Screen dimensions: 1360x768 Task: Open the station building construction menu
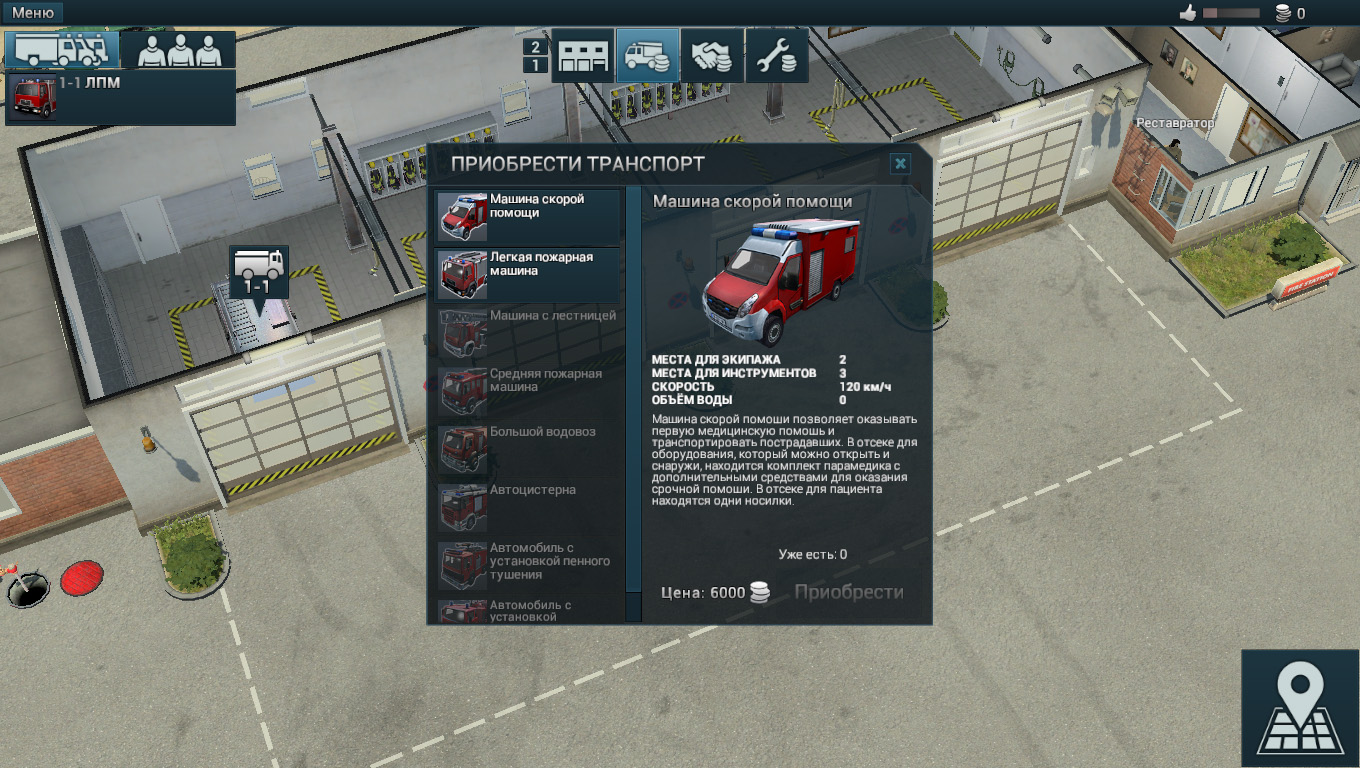click(x=582, y=55)
